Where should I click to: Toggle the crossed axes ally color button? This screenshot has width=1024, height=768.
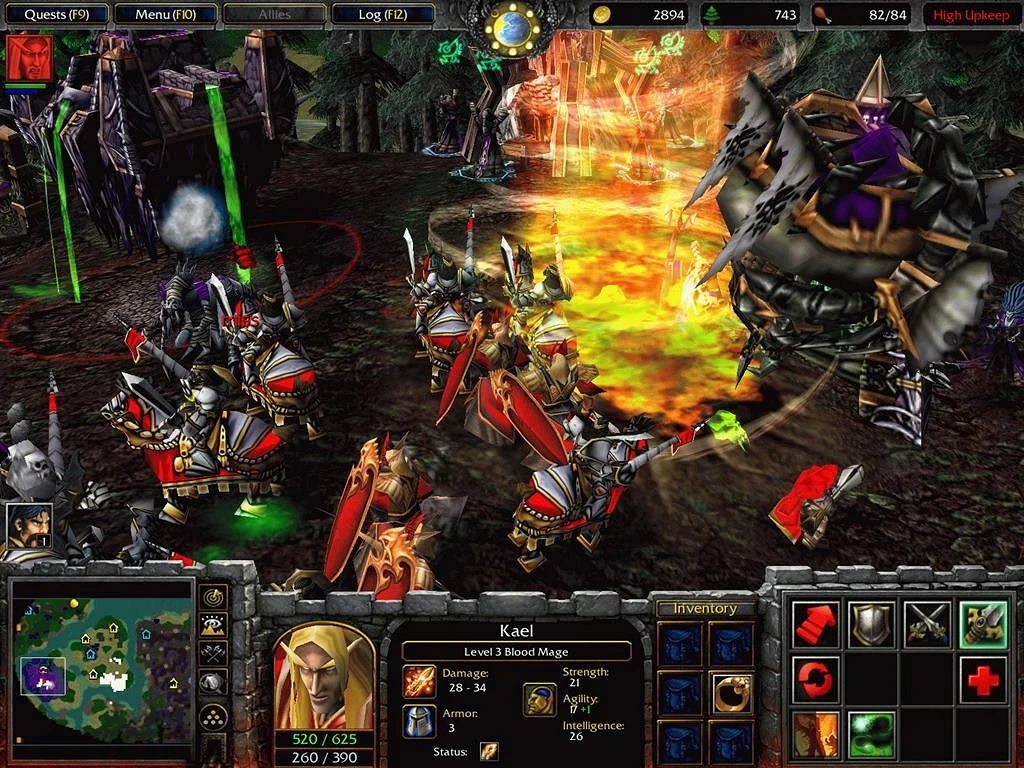(212, 654)
